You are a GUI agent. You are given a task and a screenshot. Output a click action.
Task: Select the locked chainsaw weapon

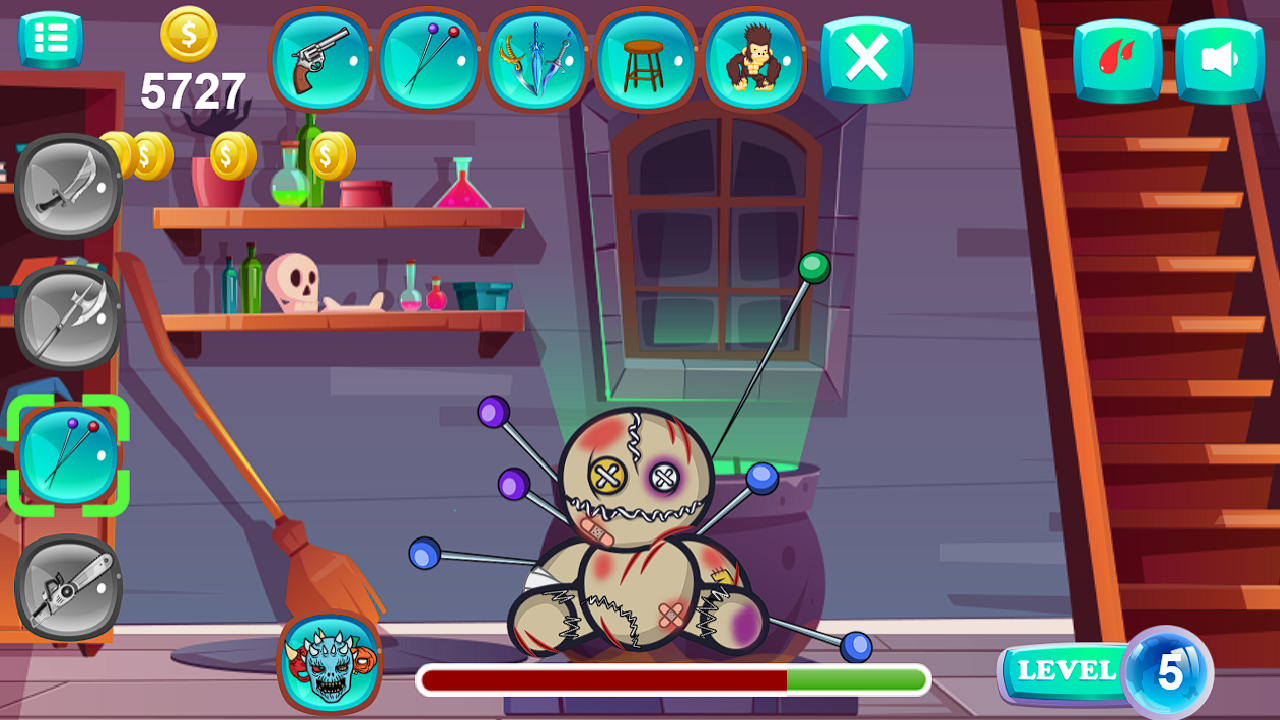[66, 588]
